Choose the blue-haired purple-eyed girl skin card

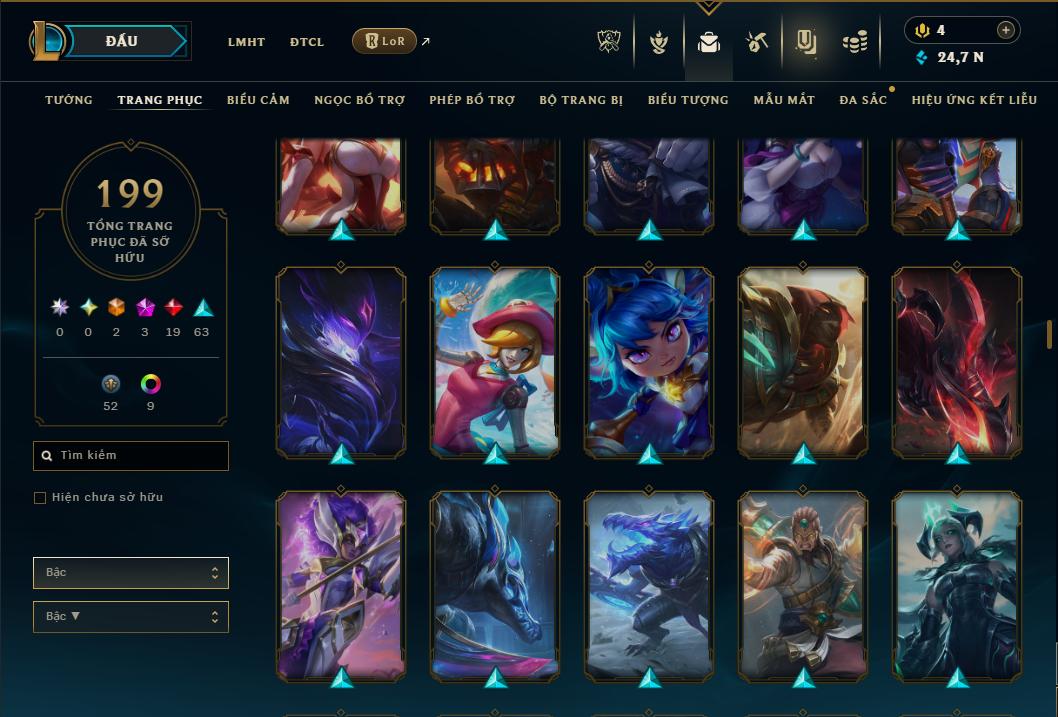pyautogui.click(x=649, y=362)
